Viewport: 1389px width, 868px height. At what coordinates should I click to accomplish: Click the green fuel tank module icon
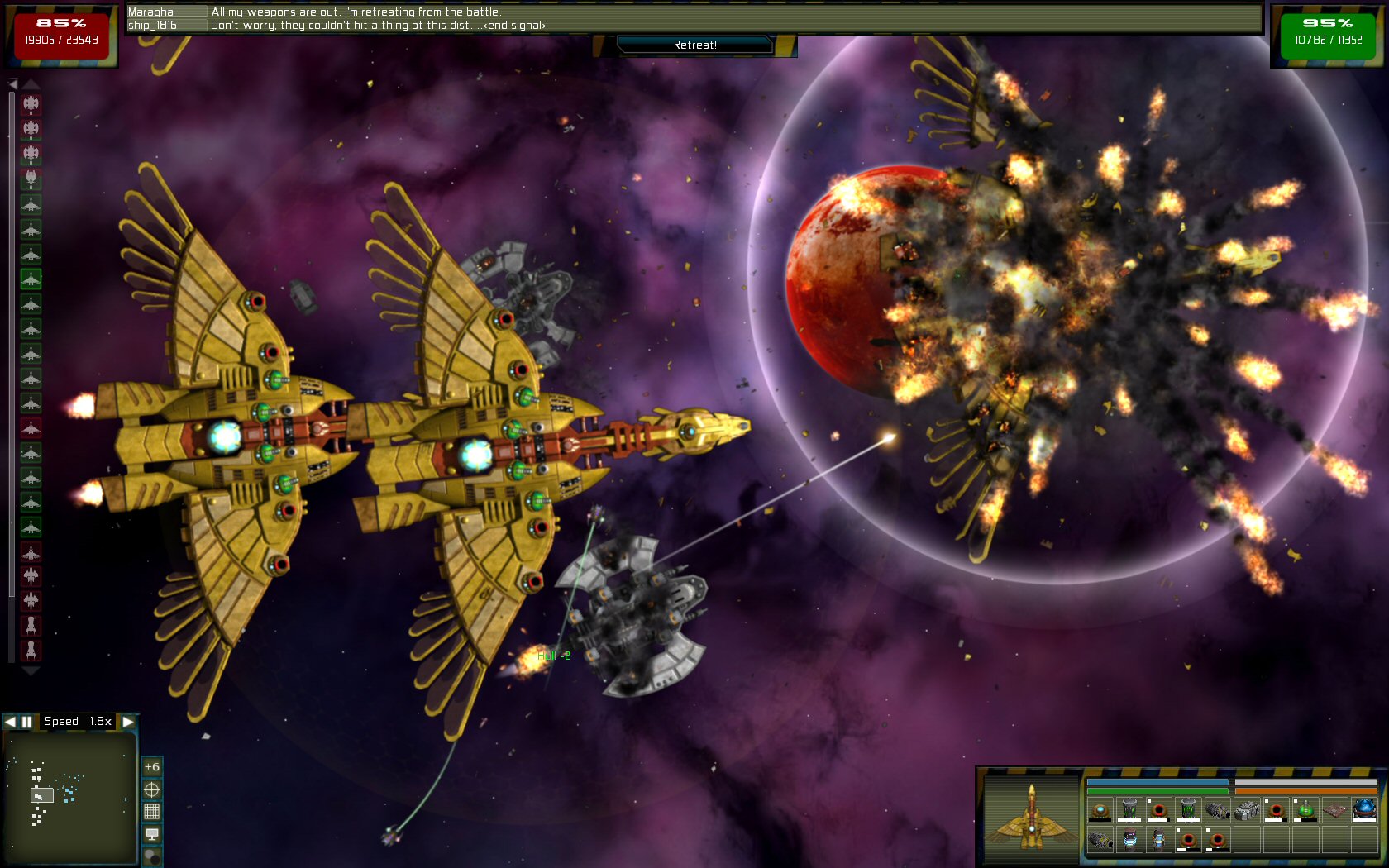tap(1306, 811)
